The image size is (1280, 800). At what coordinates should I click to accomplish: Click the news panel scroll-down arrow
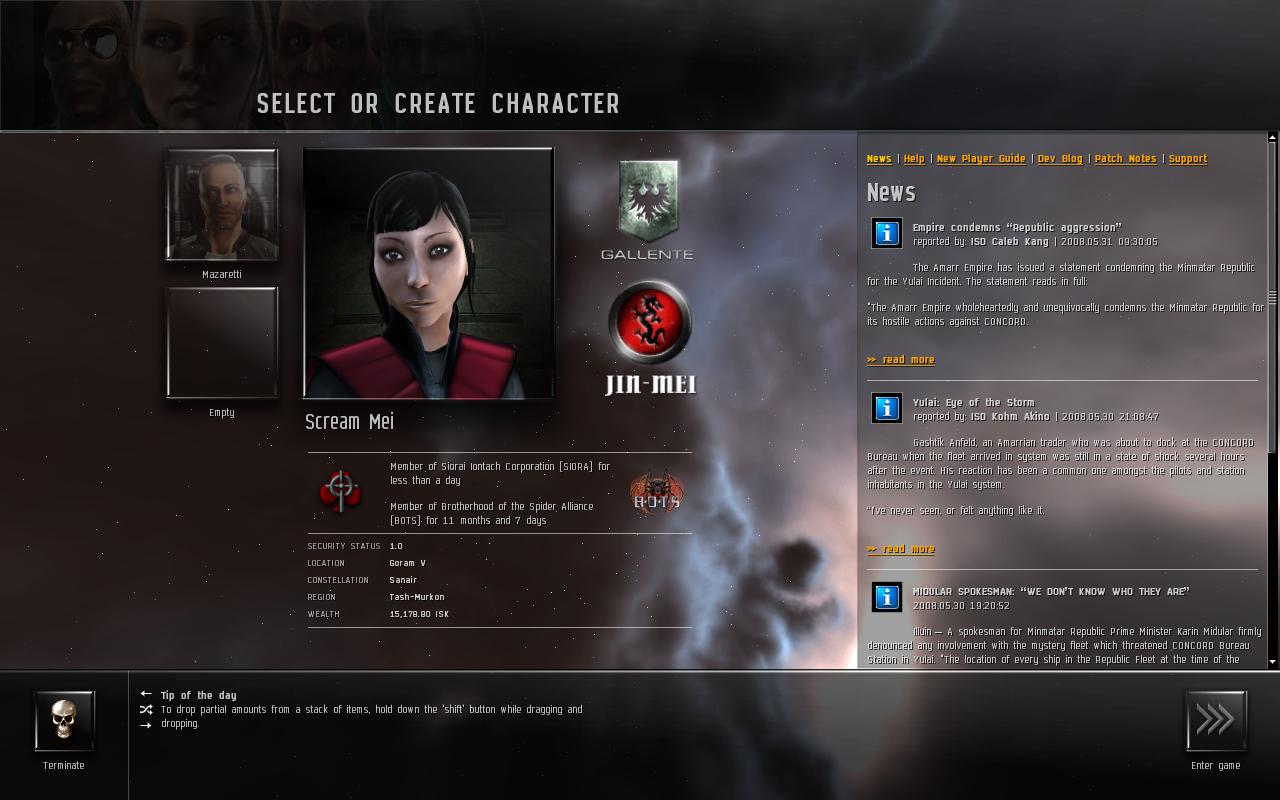point(1272,661)
